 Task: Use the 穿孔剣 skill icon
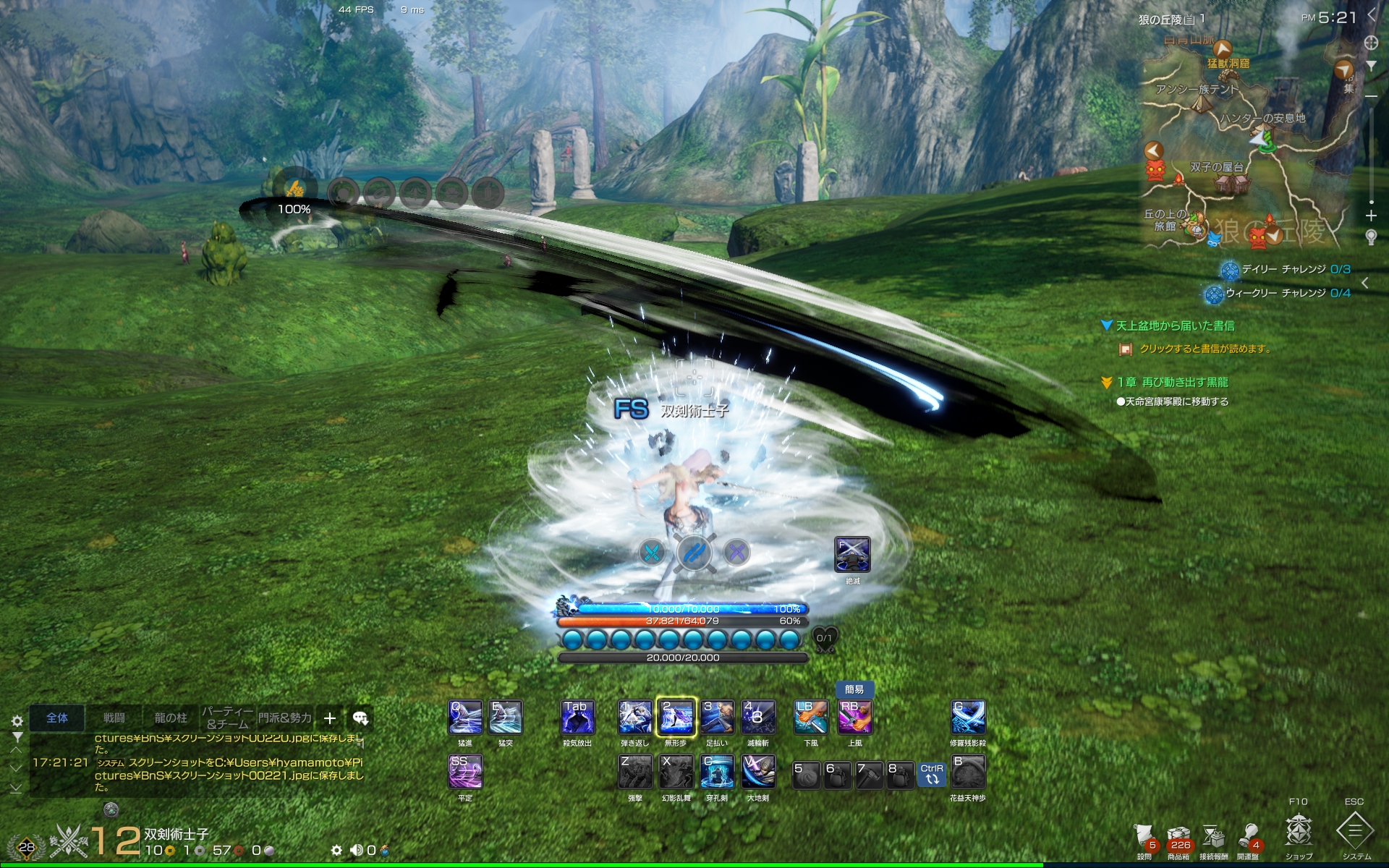pyautogui.click(x=717, y=773)
